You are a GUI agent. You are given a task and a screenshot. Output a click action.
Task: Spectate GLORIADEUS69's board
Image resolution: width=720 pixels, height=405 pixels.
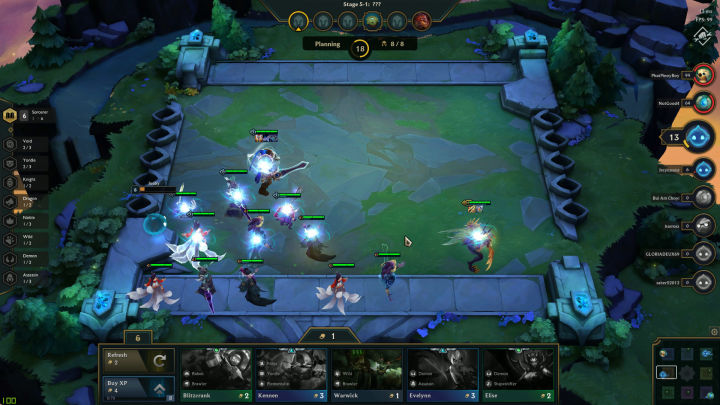click(704, 255)
